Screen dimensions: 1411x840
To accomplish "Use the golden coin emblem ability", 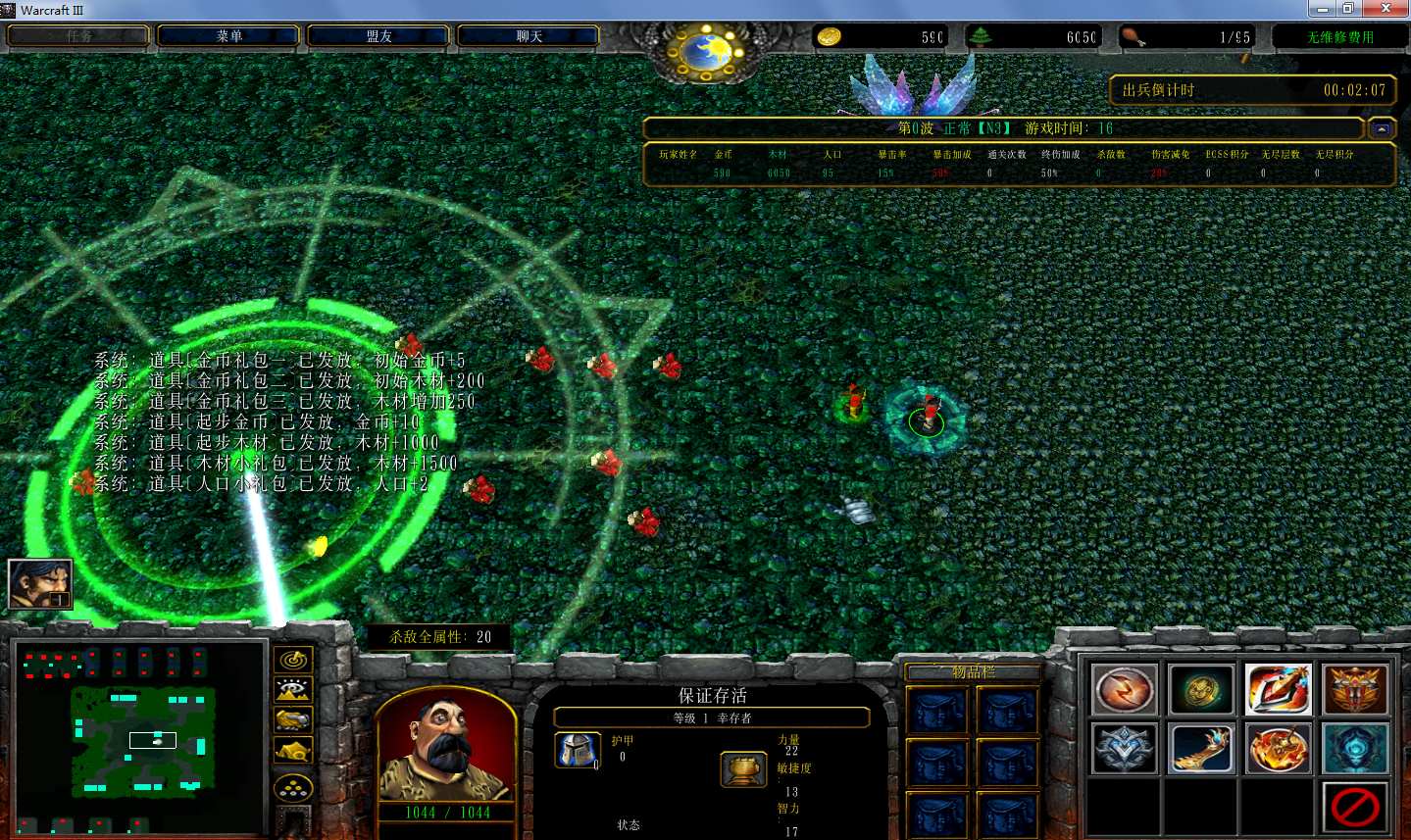I will [x=1201, y=690].
